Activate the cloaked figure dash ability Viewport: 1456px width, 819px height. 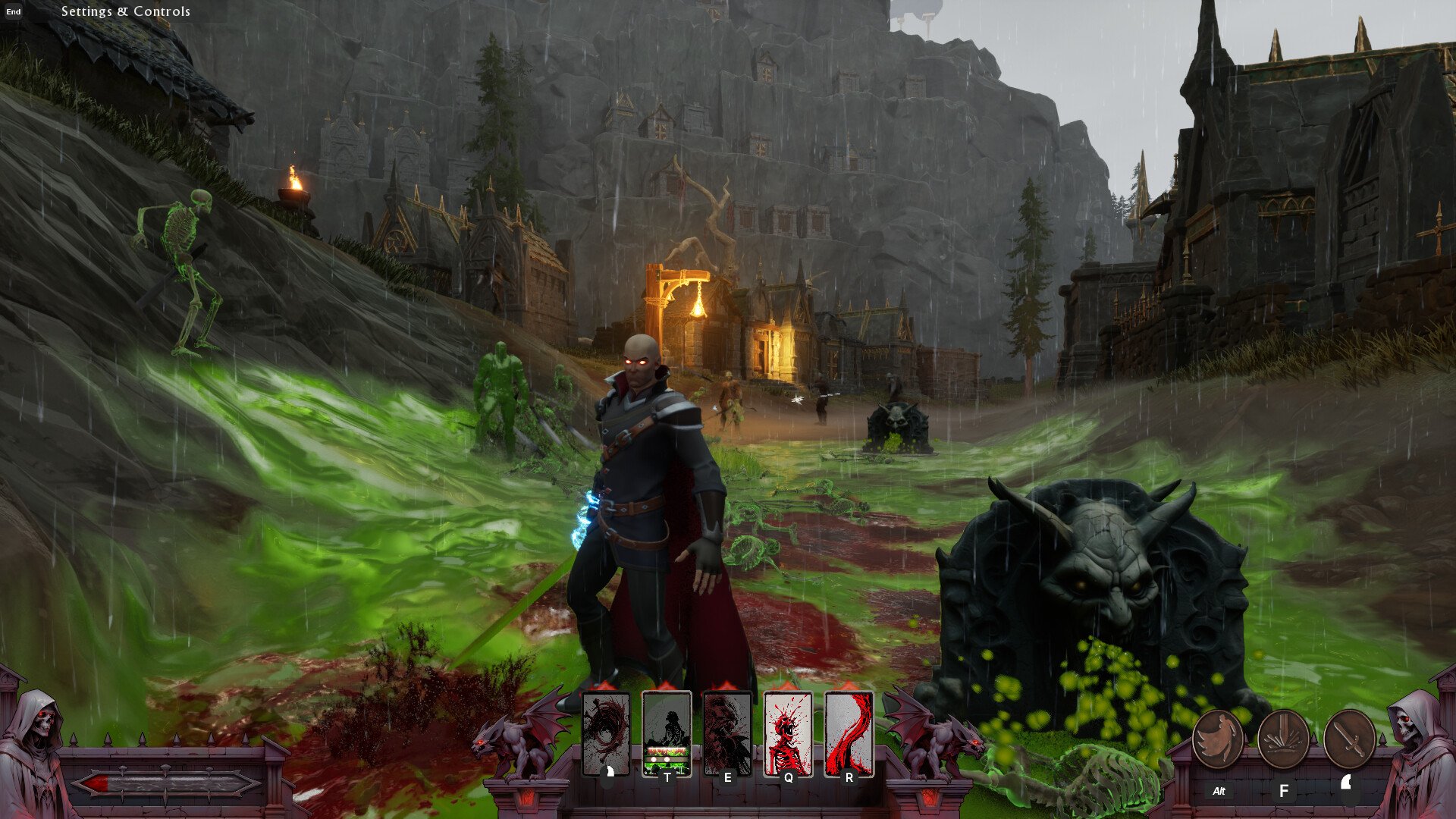(x=1218, y=739)
